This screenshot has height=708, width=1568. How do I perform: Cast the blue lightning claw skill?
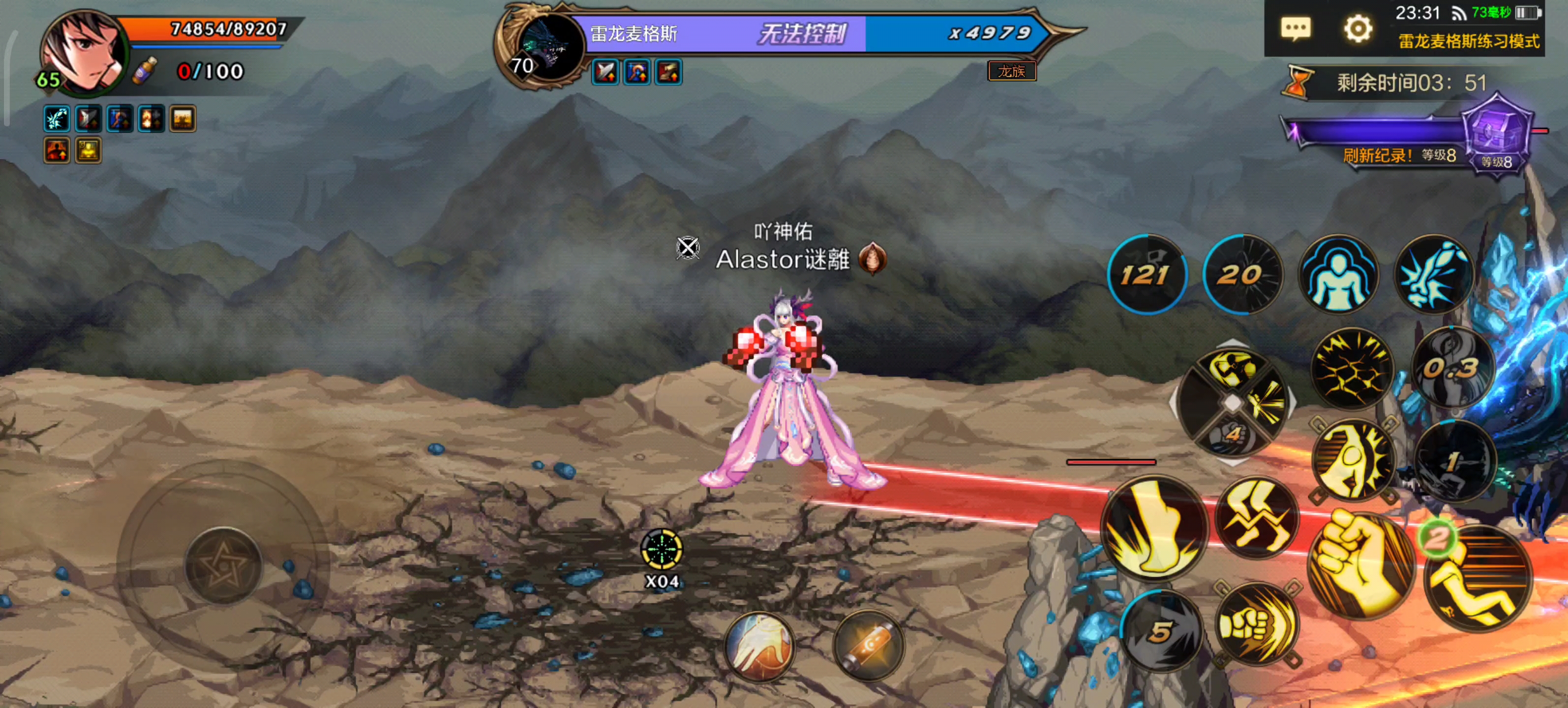[1433, 274]
